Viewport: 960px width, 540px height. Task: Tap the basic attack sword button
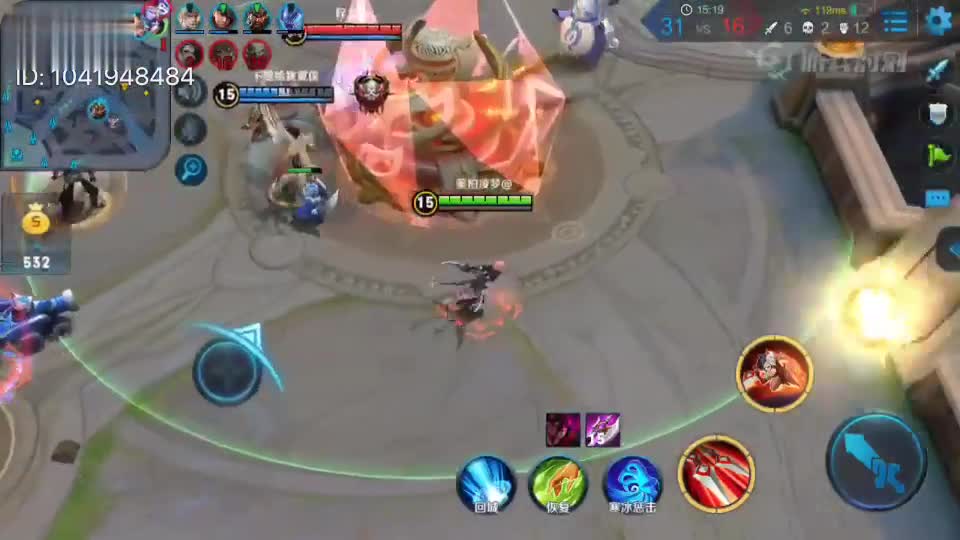click(x=876, y=461)
